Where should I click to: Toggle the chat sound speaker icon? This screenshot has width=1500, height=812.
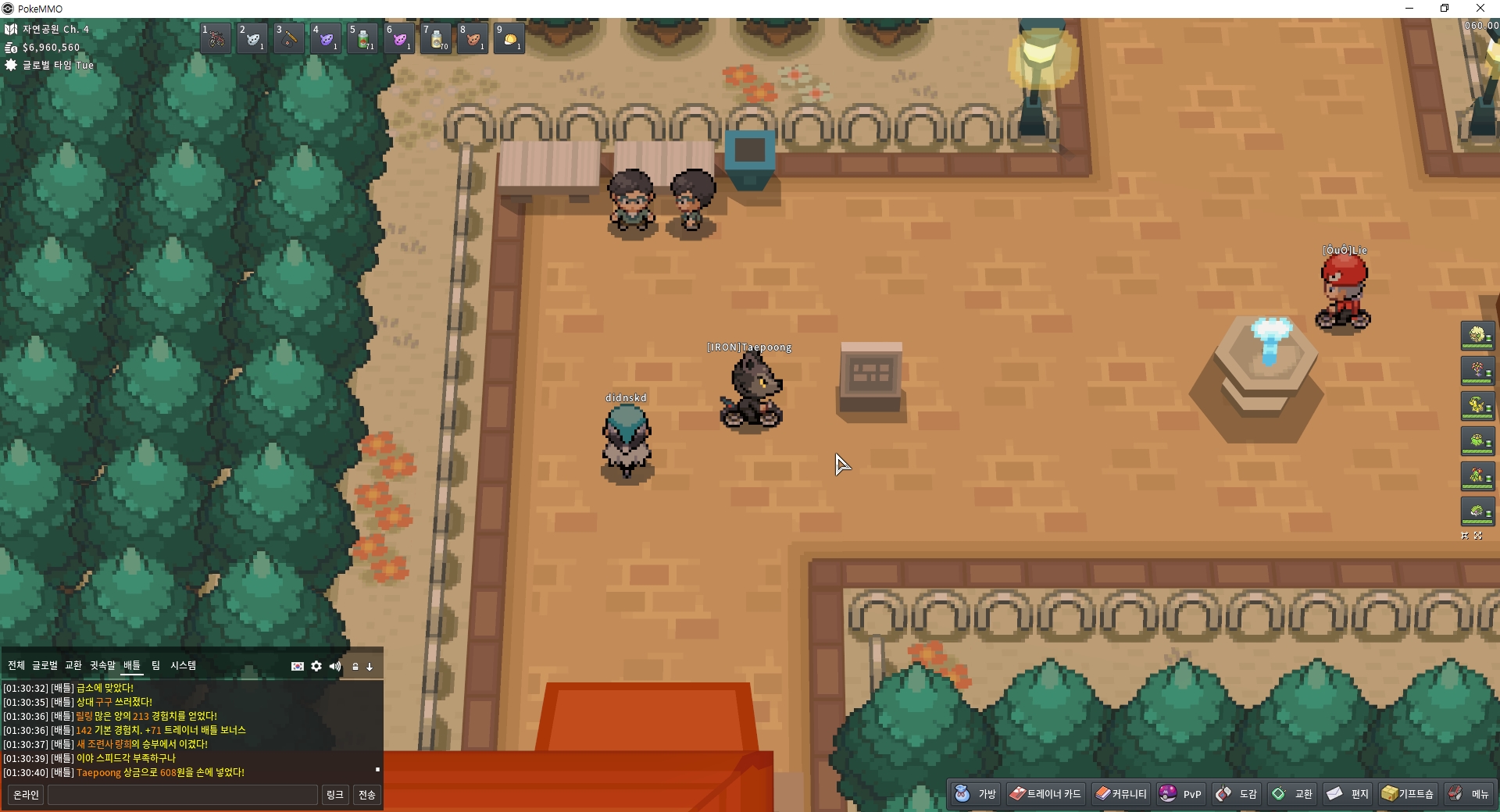pyautogui.click(x=335, y=666)
